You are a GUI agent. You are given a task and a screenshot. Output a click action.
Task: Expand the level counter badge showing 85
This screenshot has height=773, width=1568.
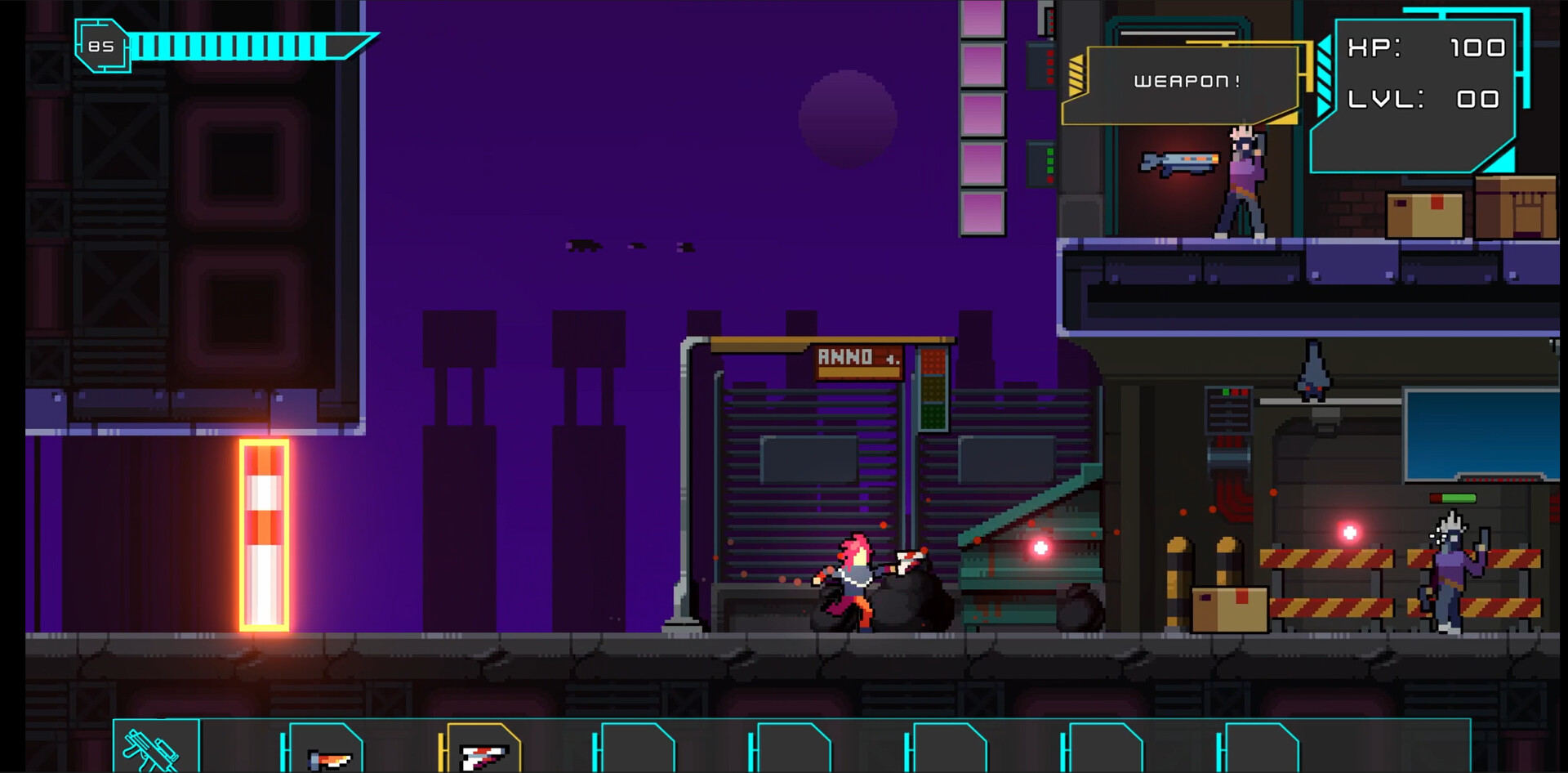(x=103, y=46)
